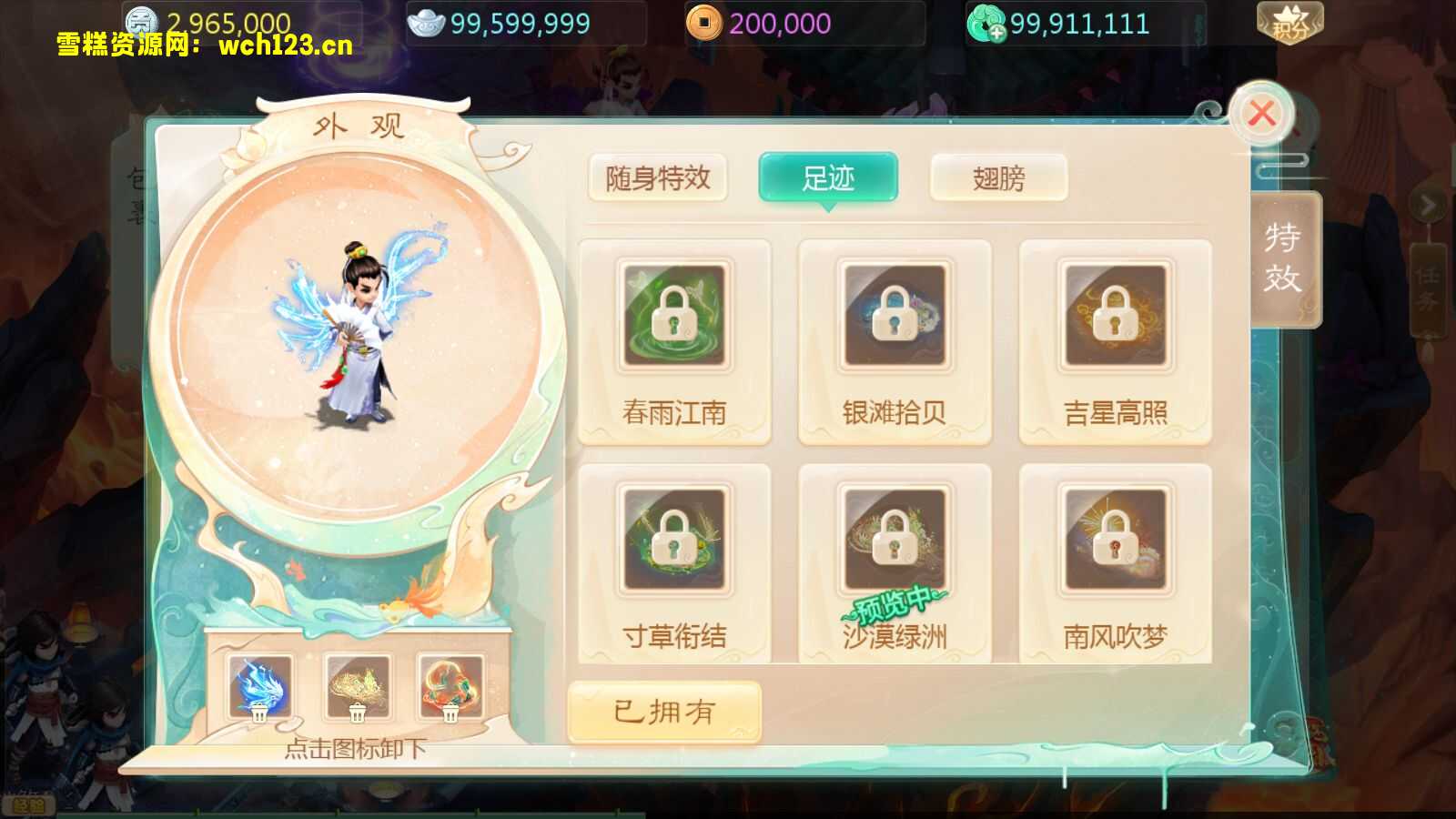Viewport: 1456px width, 819px height.
Task: Open the 特效 side panel tab
Action: [1281, 259]
